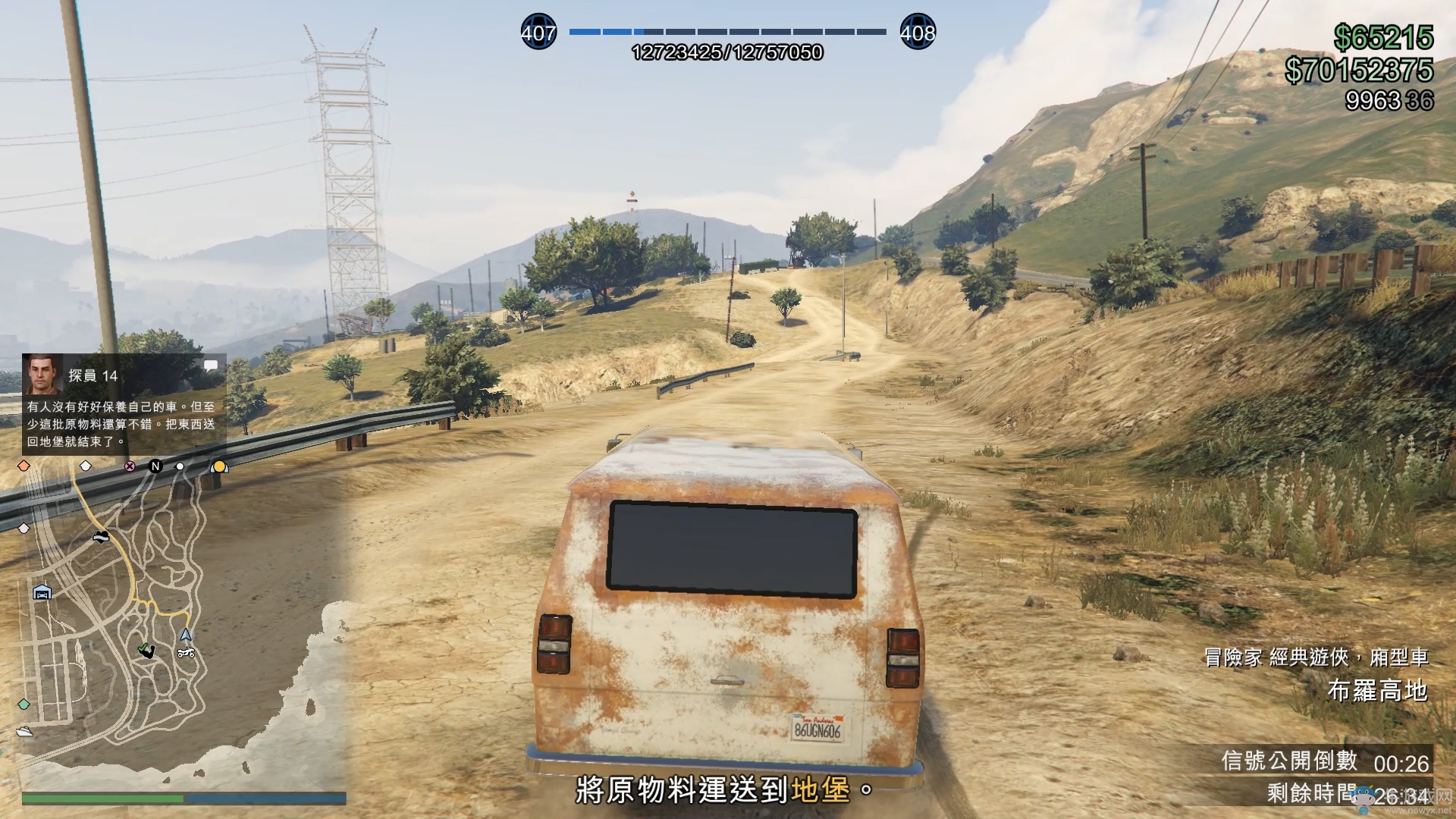Select the orange diamond blip on minimap
Viewport: 1456px width, 819px height.
pyautogui.click(x=24, y=466)
